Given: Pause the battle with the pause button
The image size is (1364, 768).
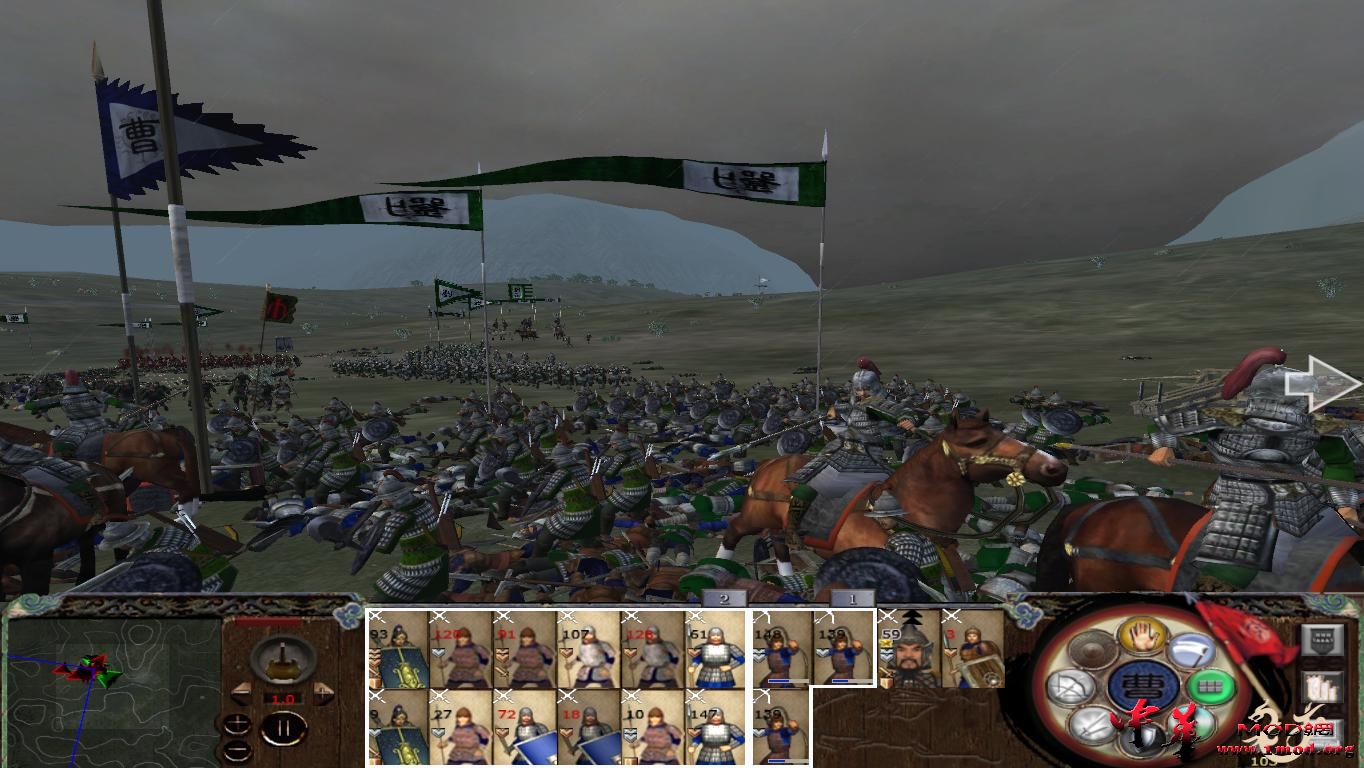Looking at the screenshot, I should 285,728.
